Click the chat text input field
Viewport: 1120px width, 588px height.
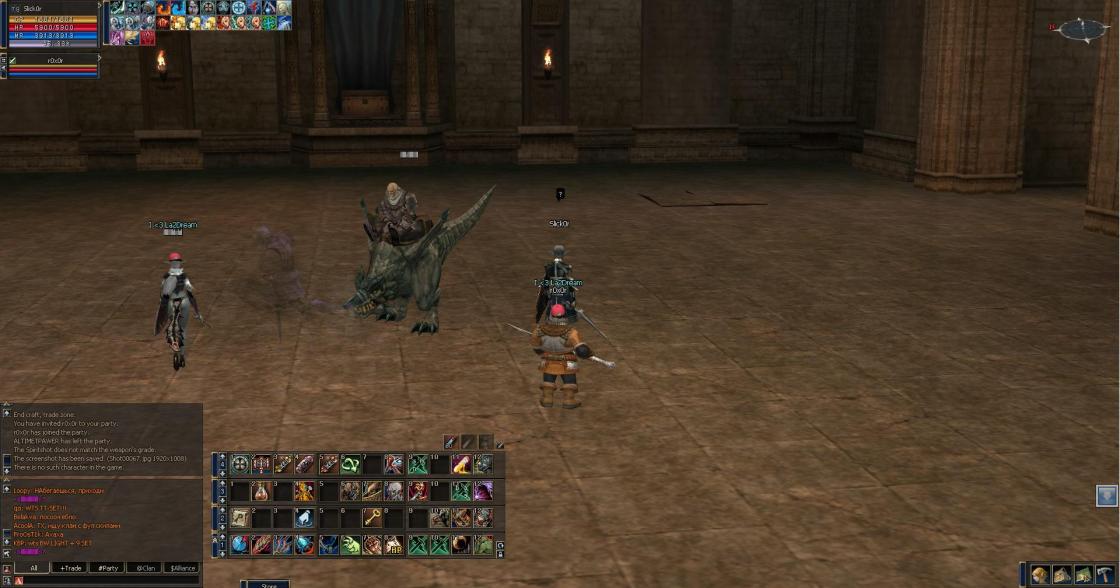coord(110,580)
